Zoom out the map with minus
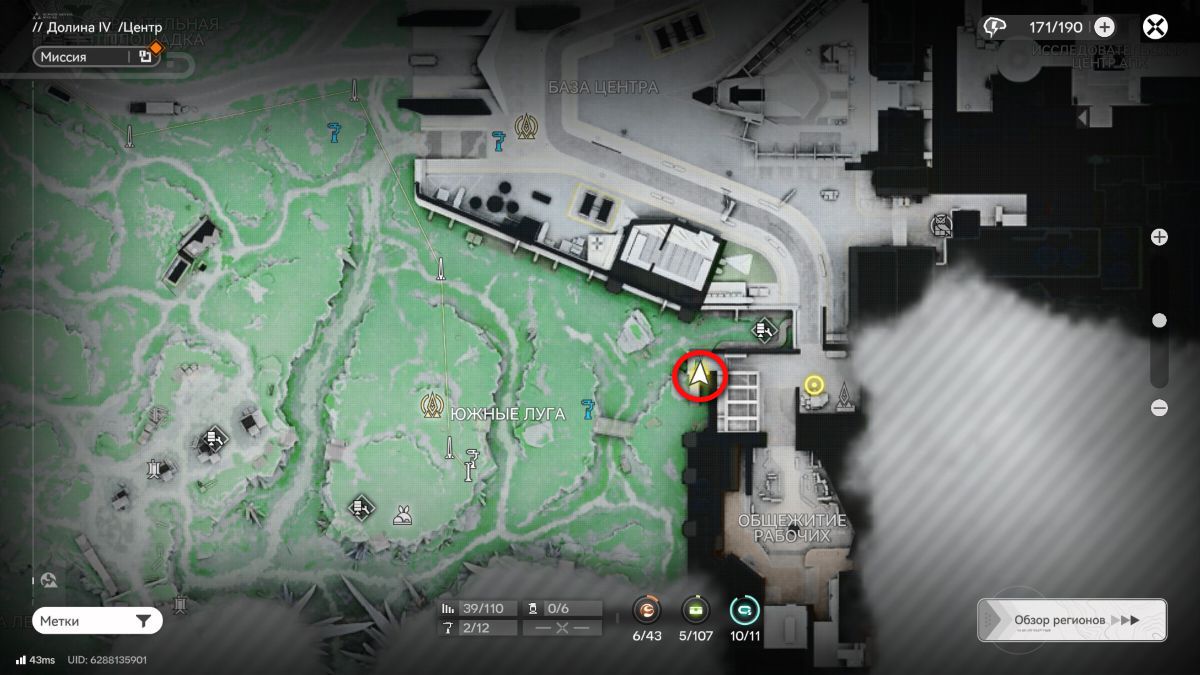The image size is (1200, 675). pyautogui.click(x=1159, y=407)
